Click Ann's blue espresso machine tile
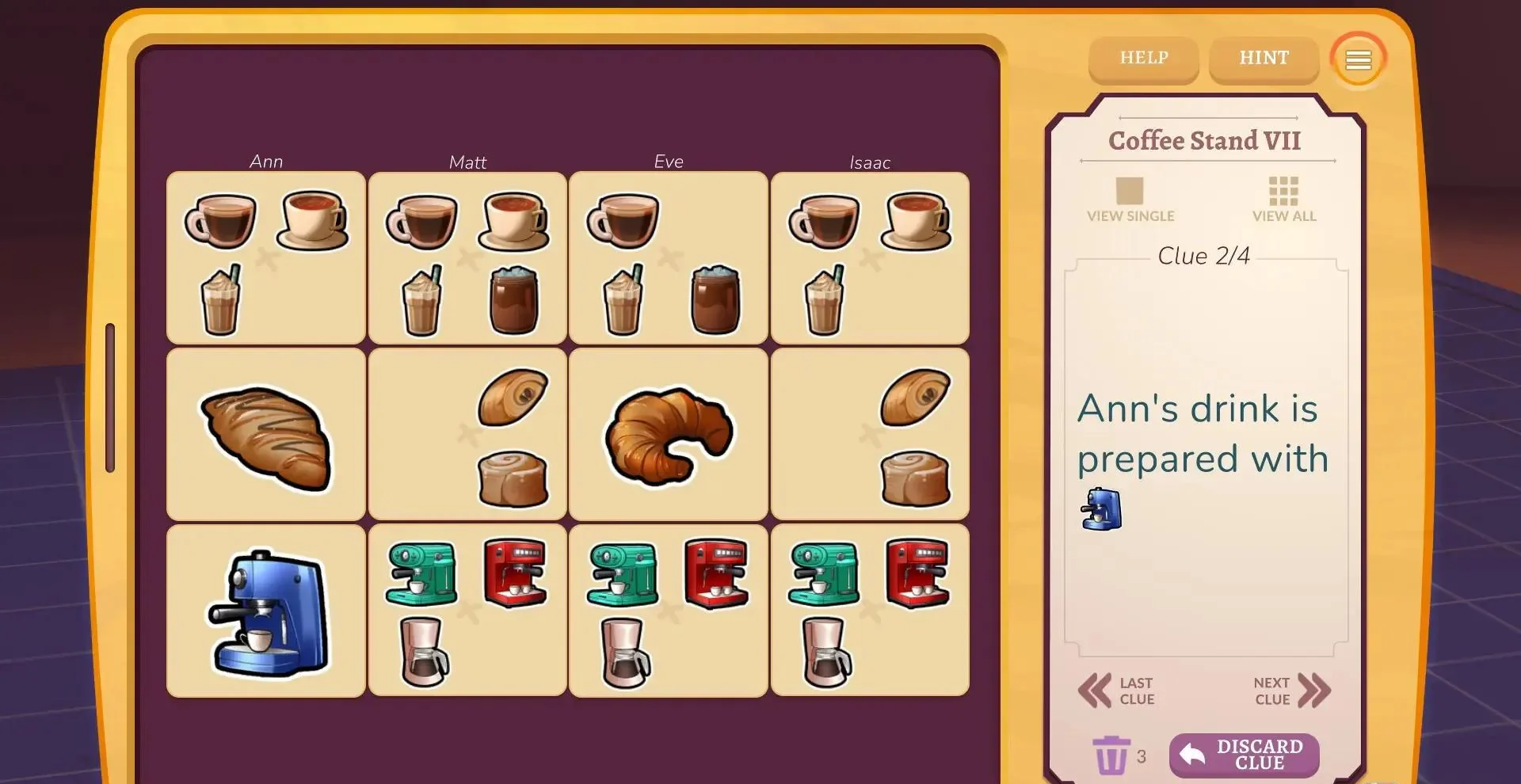 point(267,611)
